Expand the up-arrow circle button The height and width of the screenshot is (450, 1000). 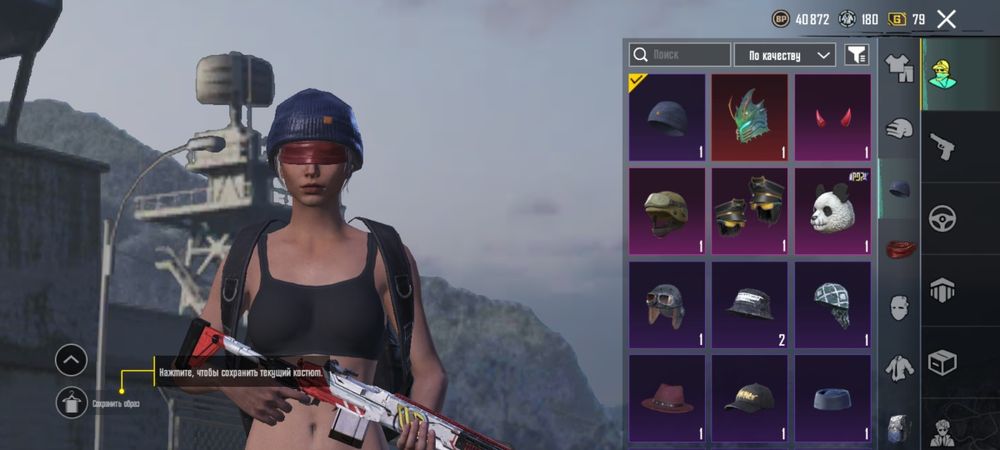pos(71,360)
